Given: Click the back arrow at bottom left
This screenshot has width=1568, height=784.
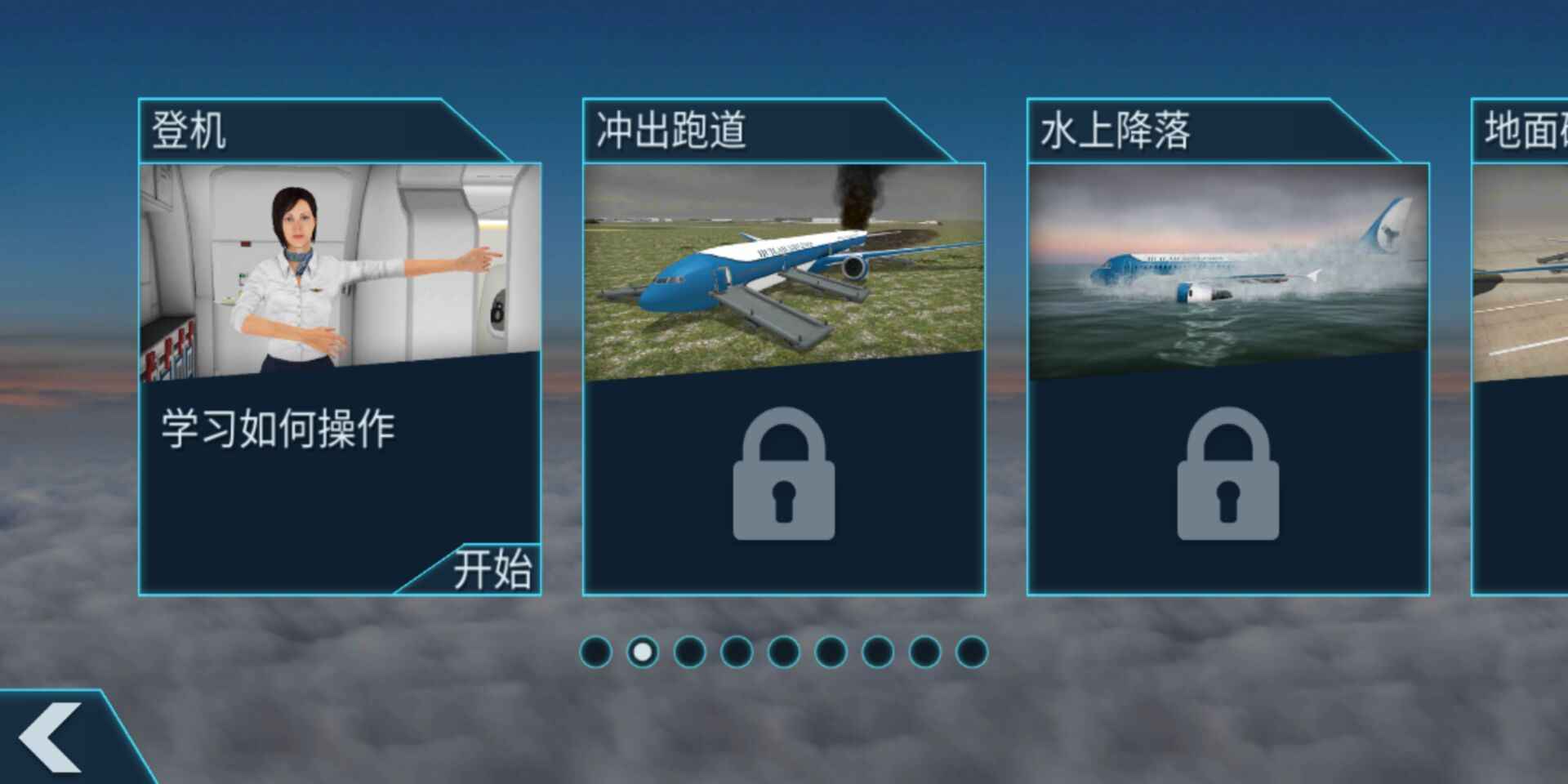Looking at the screenshot, I should pyautogui.click(x=49, y=739).
